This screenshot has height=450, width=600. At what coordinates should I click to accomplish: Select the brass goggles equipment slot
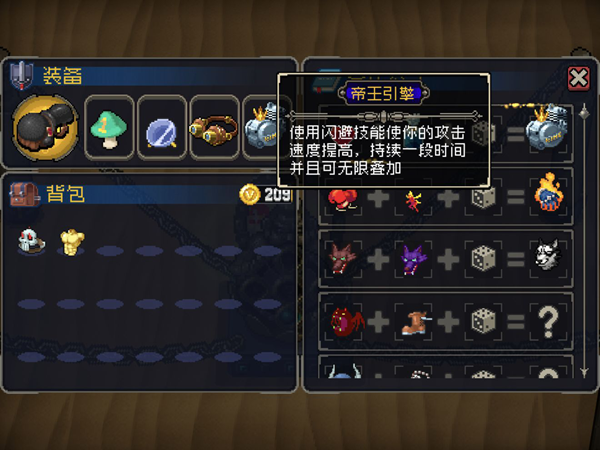click(x=213, y=127)
